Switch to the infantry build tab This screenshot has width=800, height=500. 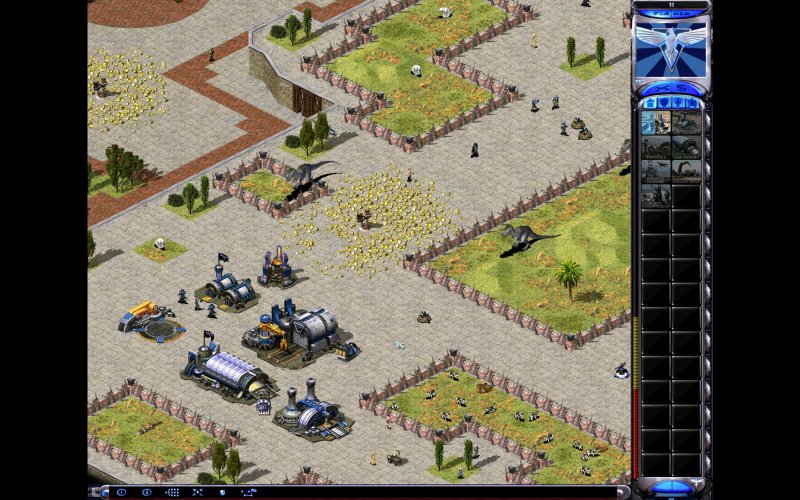tap(678, 103)
